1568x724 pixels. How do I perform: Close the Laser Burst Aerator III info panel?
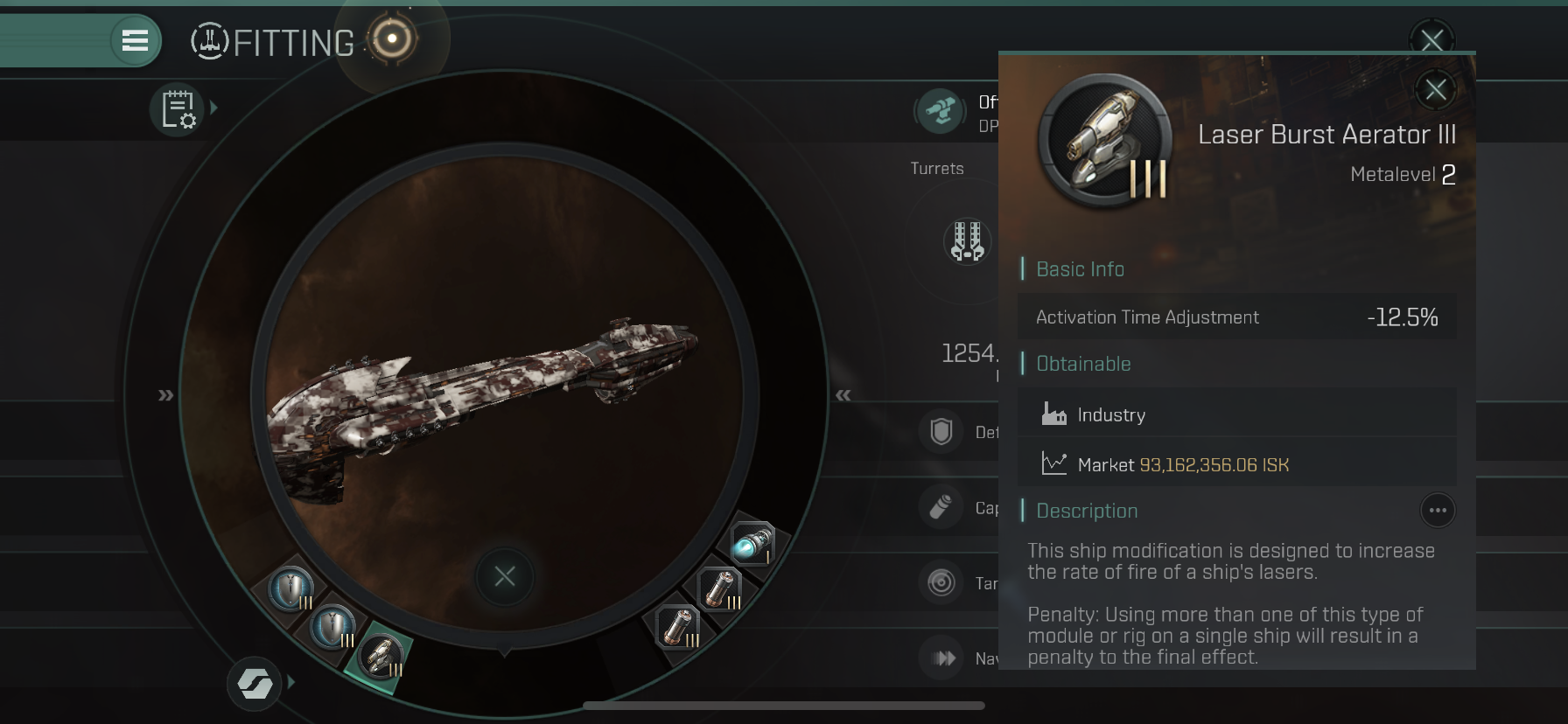pos(1435,89)
